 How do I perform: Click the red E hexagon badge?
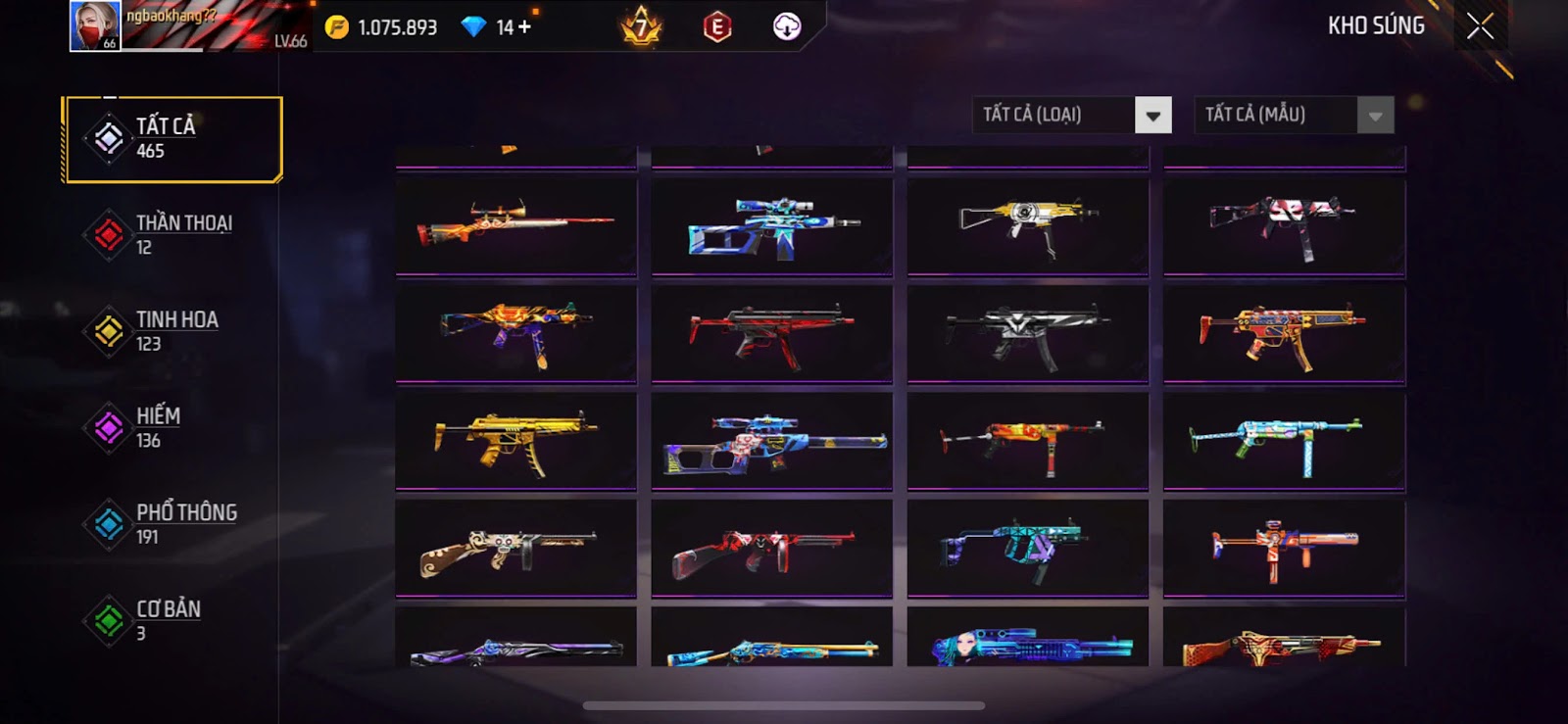point(717,27)
